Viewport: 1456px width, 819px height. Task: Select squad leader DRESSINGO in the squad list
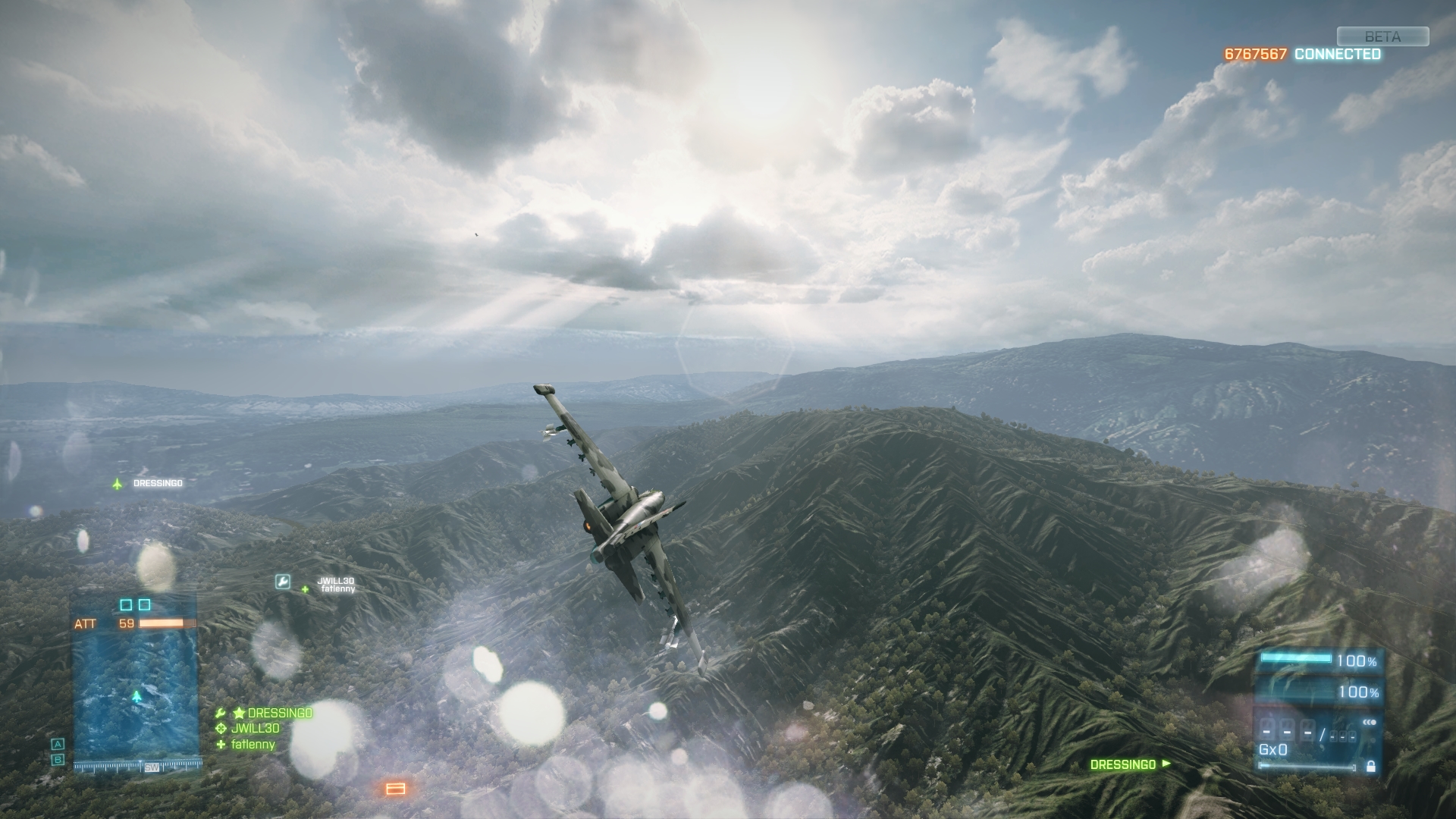(279, 713)
